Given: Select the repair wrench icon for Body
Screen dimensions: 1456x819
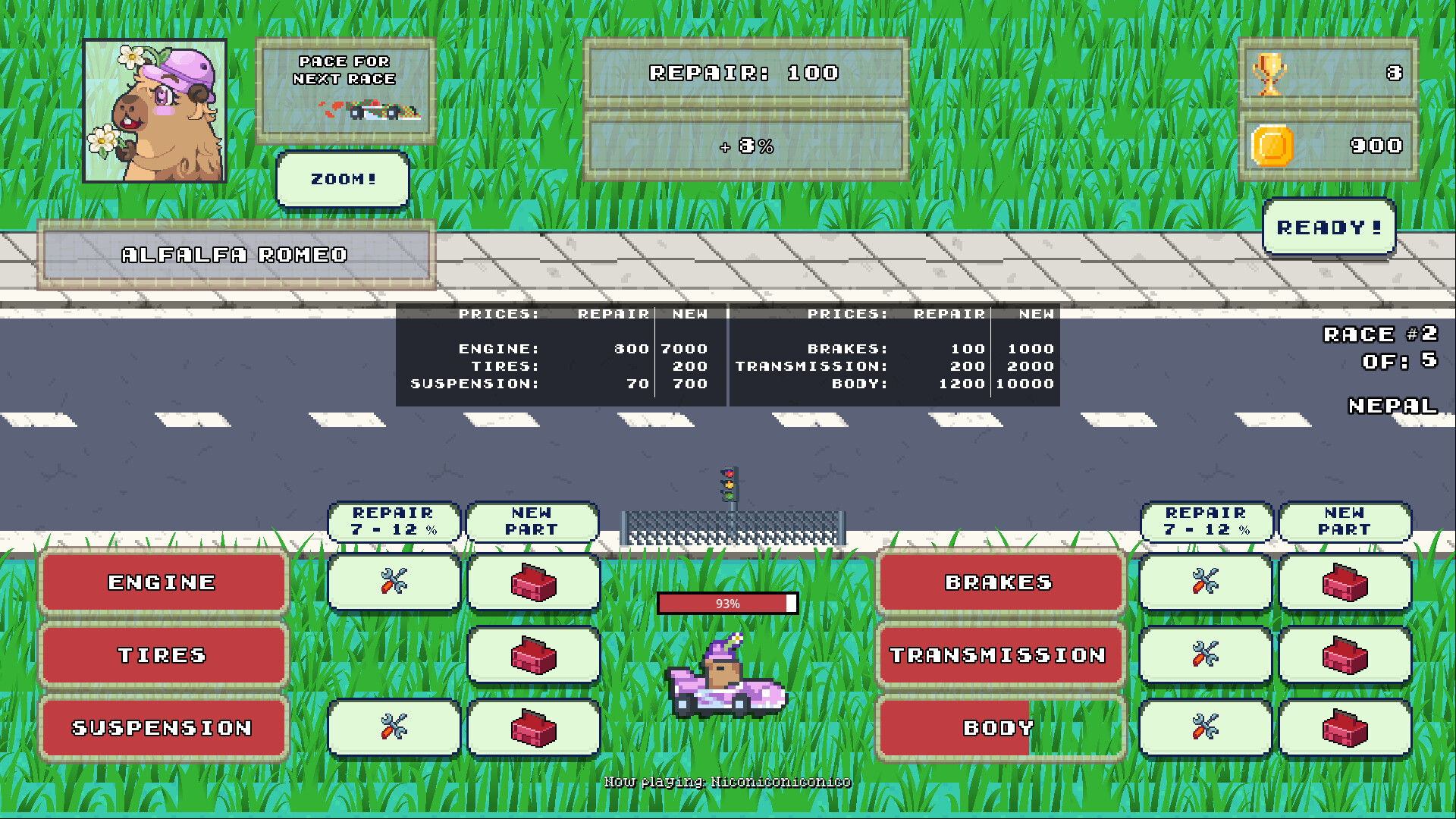Looking at the screenshot, I should [1205, 728].
